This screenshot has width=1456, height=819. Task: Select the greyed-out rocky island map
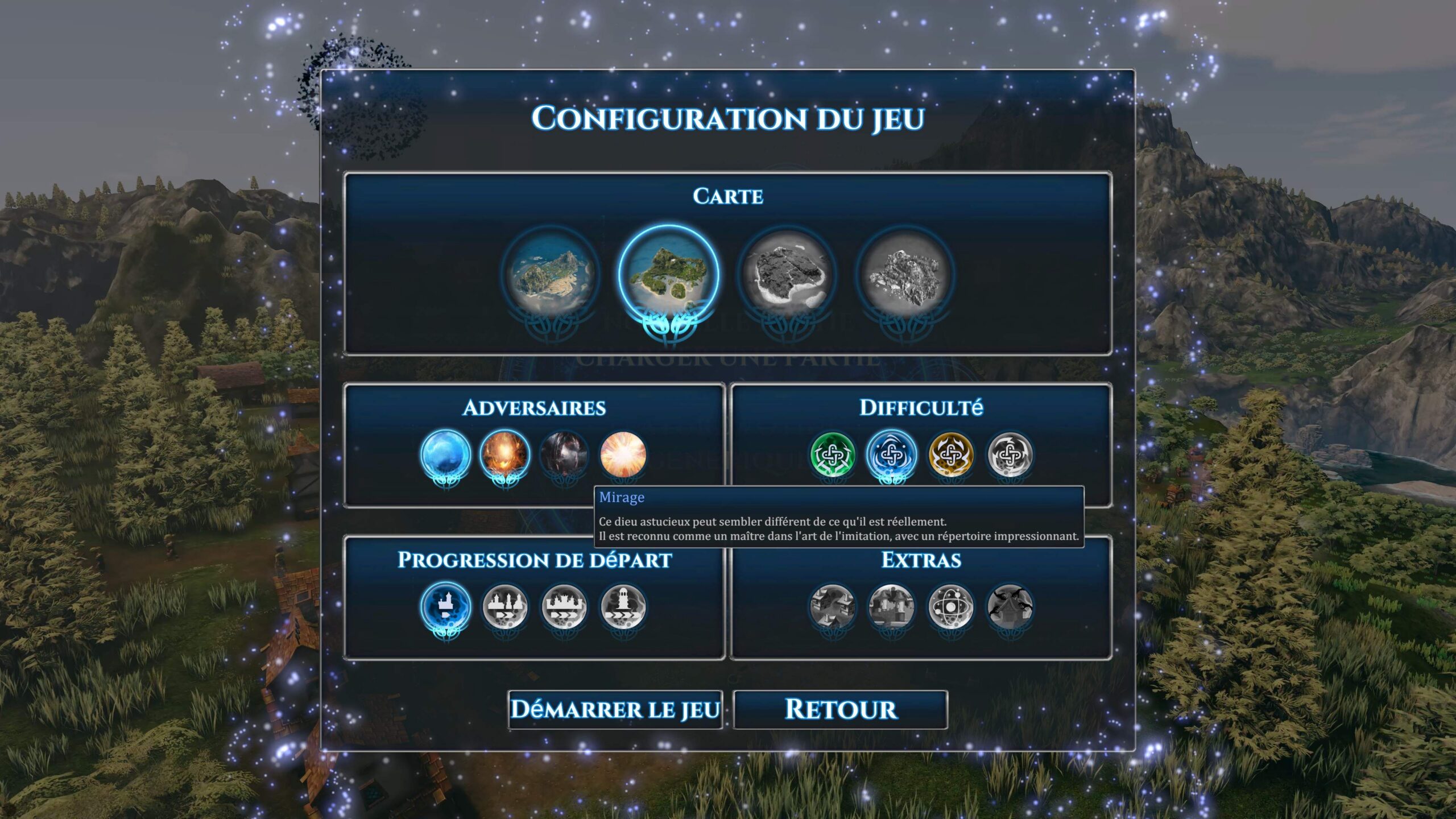pos(905,276)
